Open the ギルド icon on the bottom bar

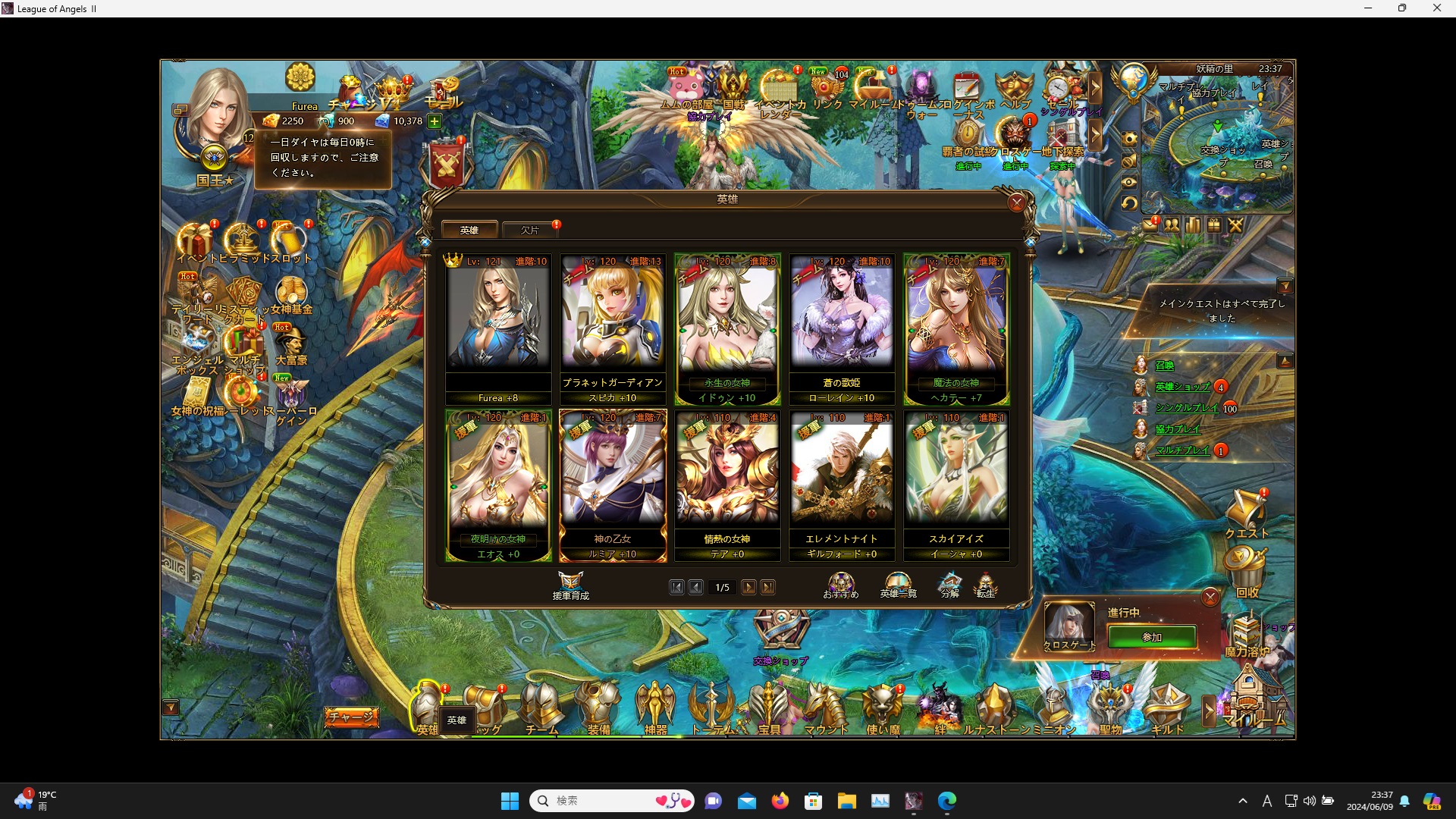coord(1166,705)
